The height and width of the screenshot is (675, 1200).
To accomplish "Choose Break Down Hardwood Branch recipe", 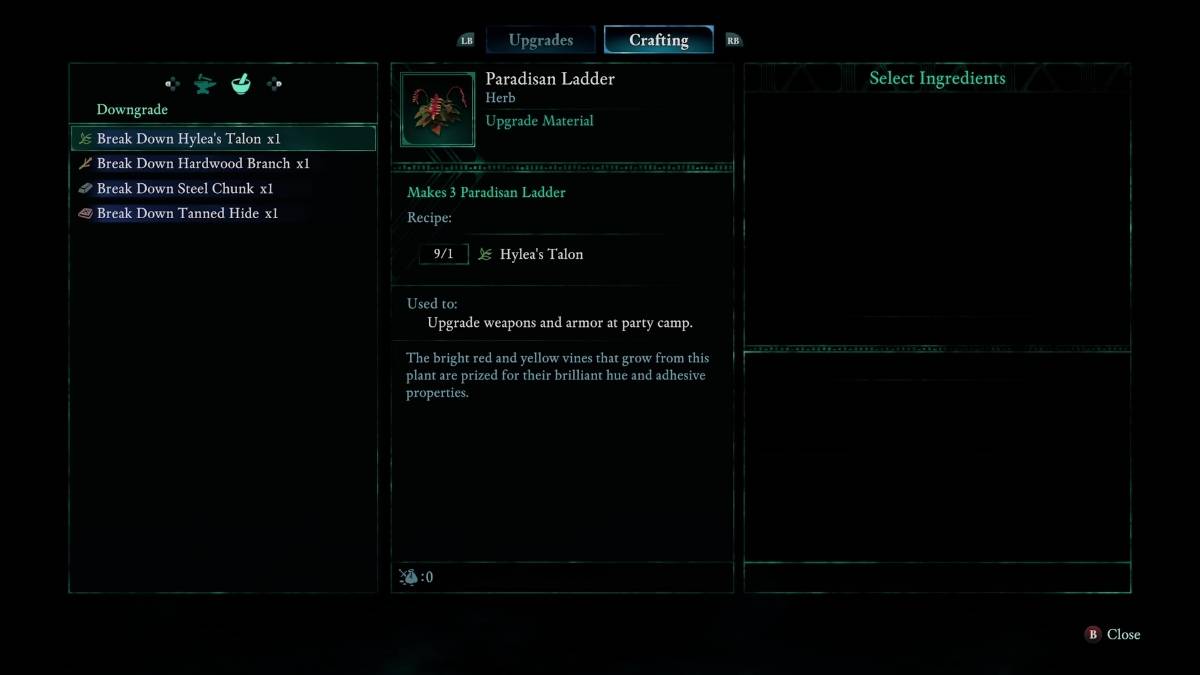I will pyautogui.click(x=203, y=163).
